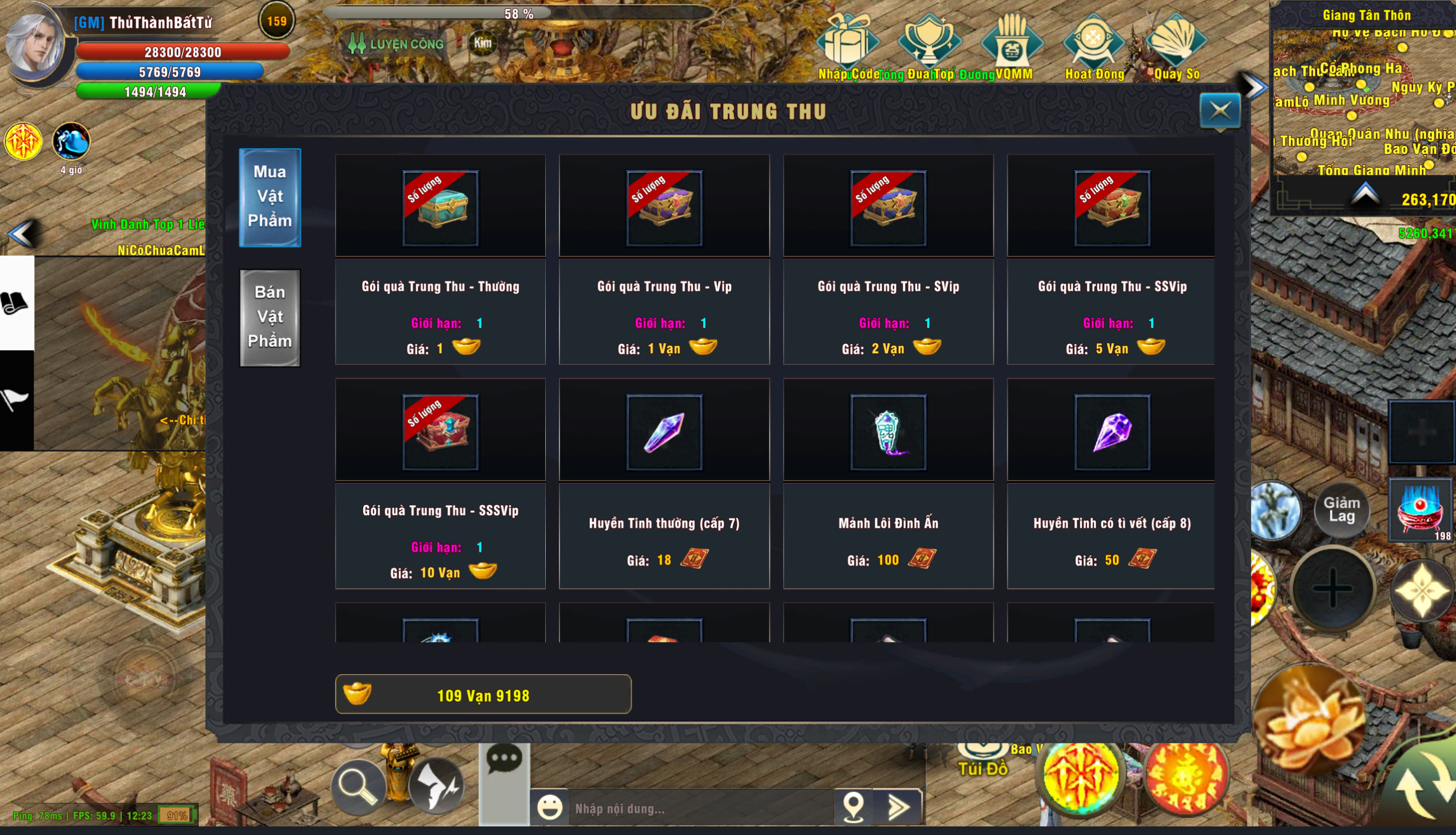
Task: Toggle the Luyện Công training button
Action: click(x=396, y=43)
